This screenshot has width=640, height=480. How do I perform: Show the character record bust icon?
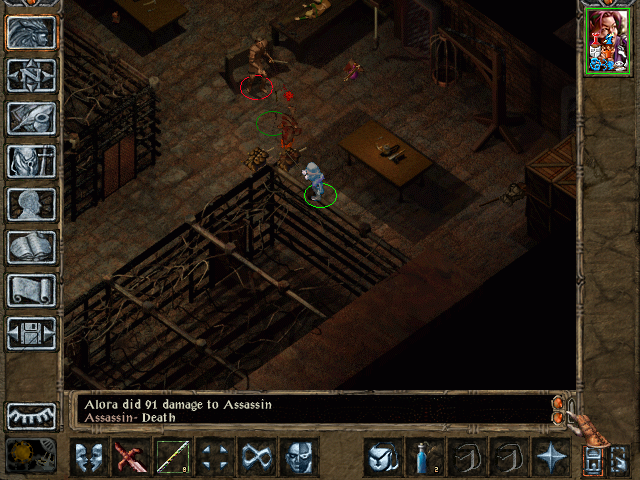pos(32,204)
